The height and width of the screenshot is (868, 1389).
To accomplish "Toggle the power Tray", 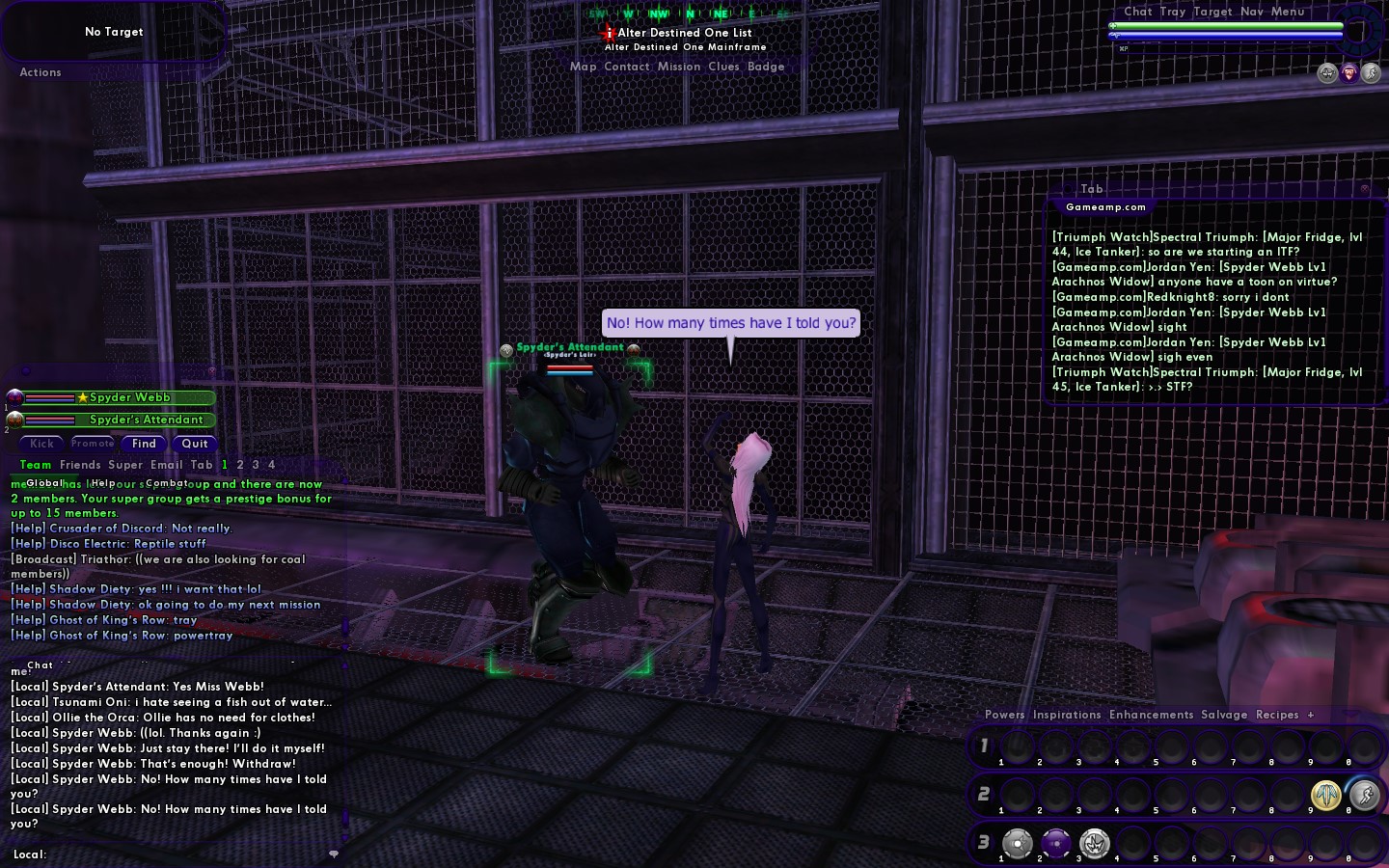I will pos(1172,12).
